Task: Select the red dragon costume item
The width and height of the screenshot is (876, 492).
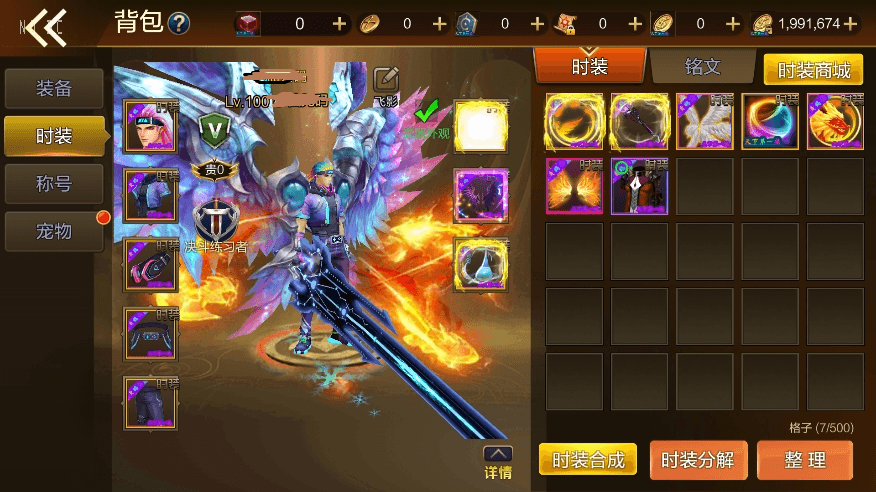Action: pos(836,121)
